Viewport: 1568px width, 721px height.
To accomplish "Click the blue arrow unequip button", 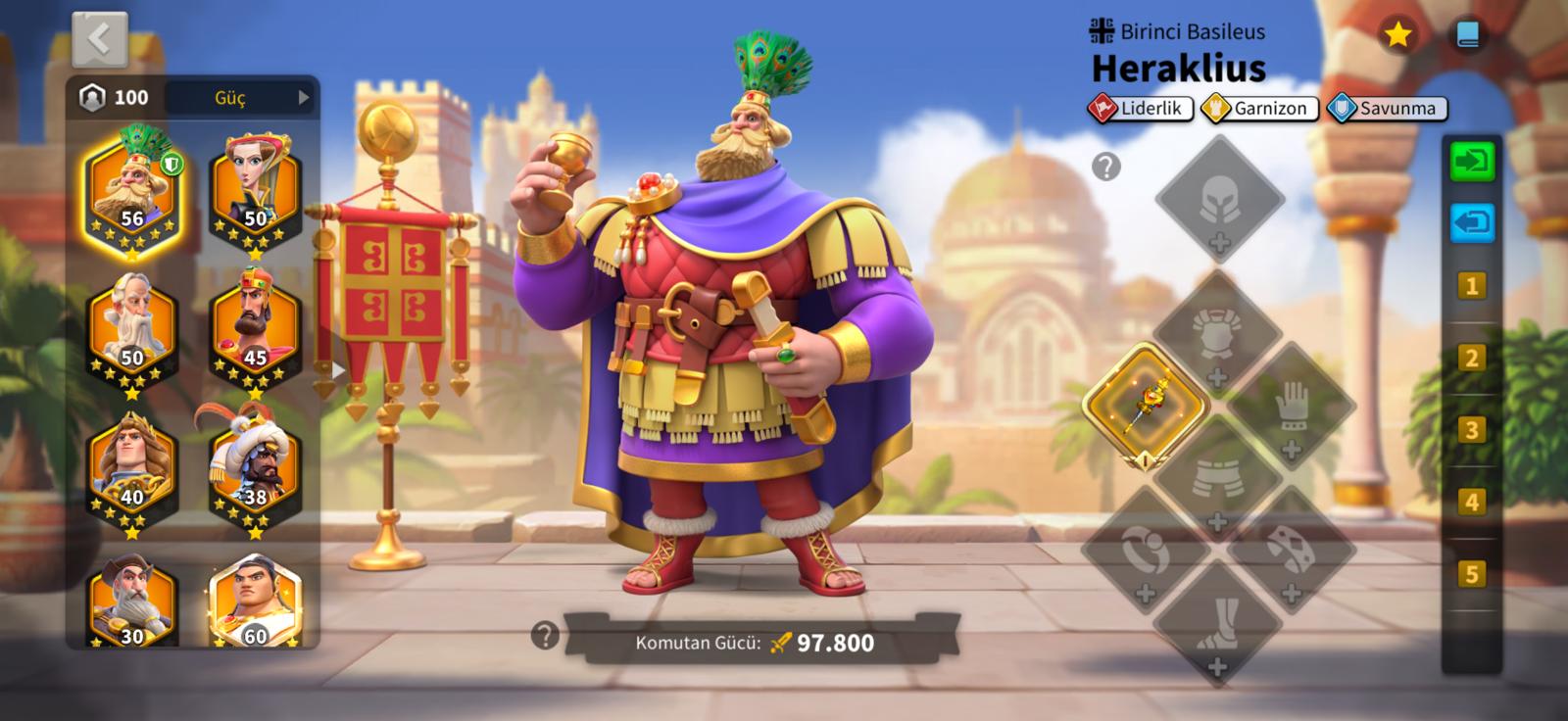I will (1471, 222).
